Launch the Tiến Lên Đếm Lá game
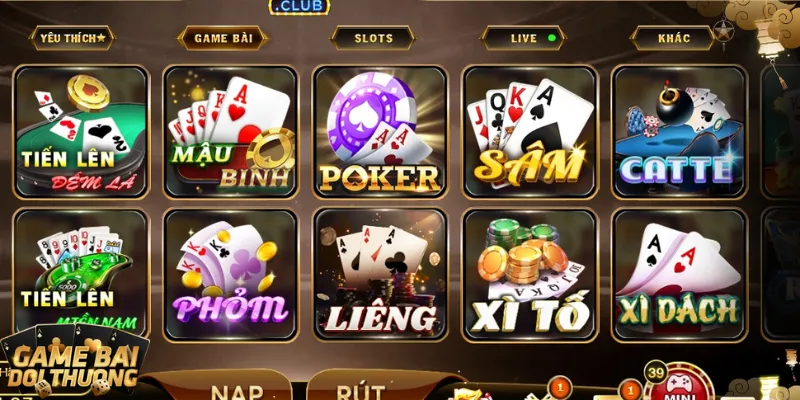800x400 pixels. [x=81, y=131]
